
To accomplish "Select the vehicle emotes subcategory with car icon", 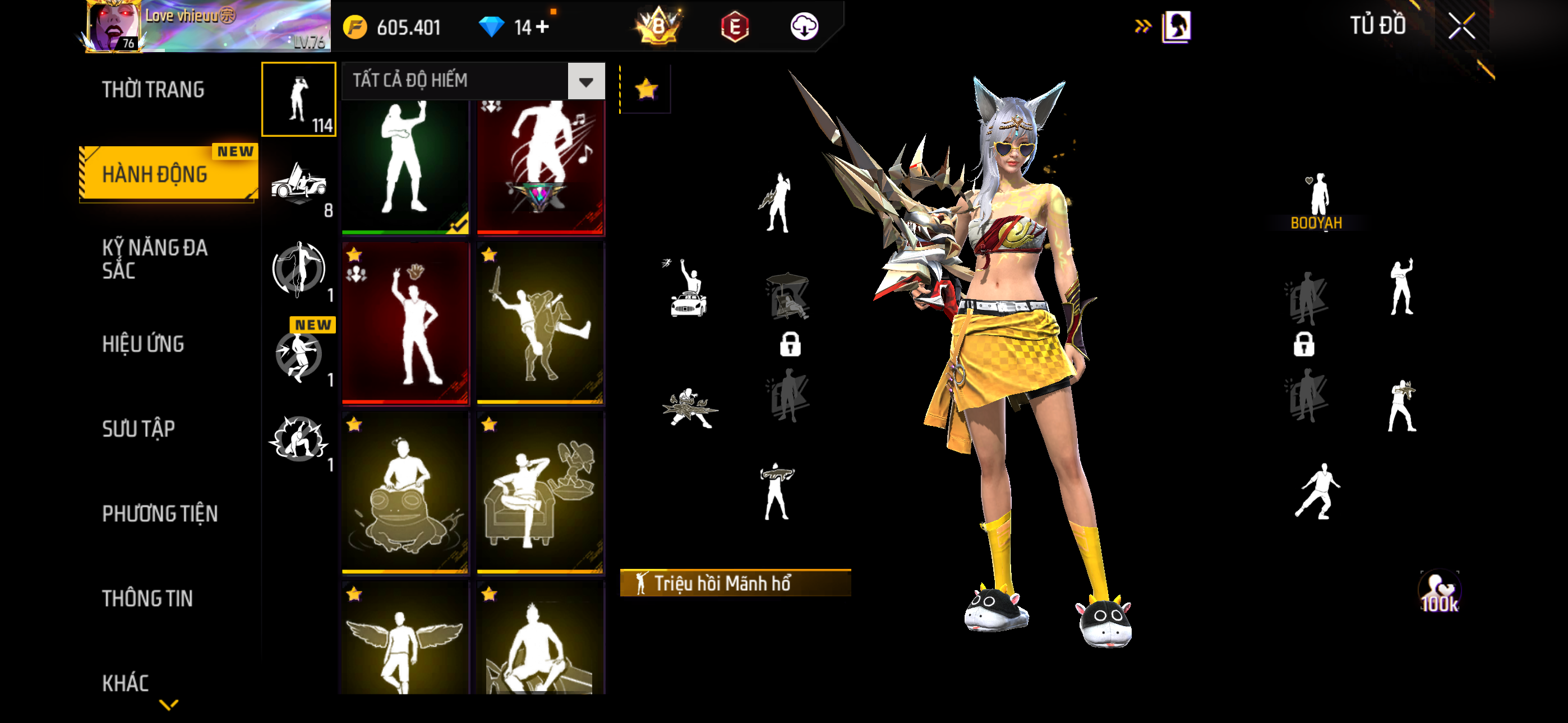I will (299, 184).
